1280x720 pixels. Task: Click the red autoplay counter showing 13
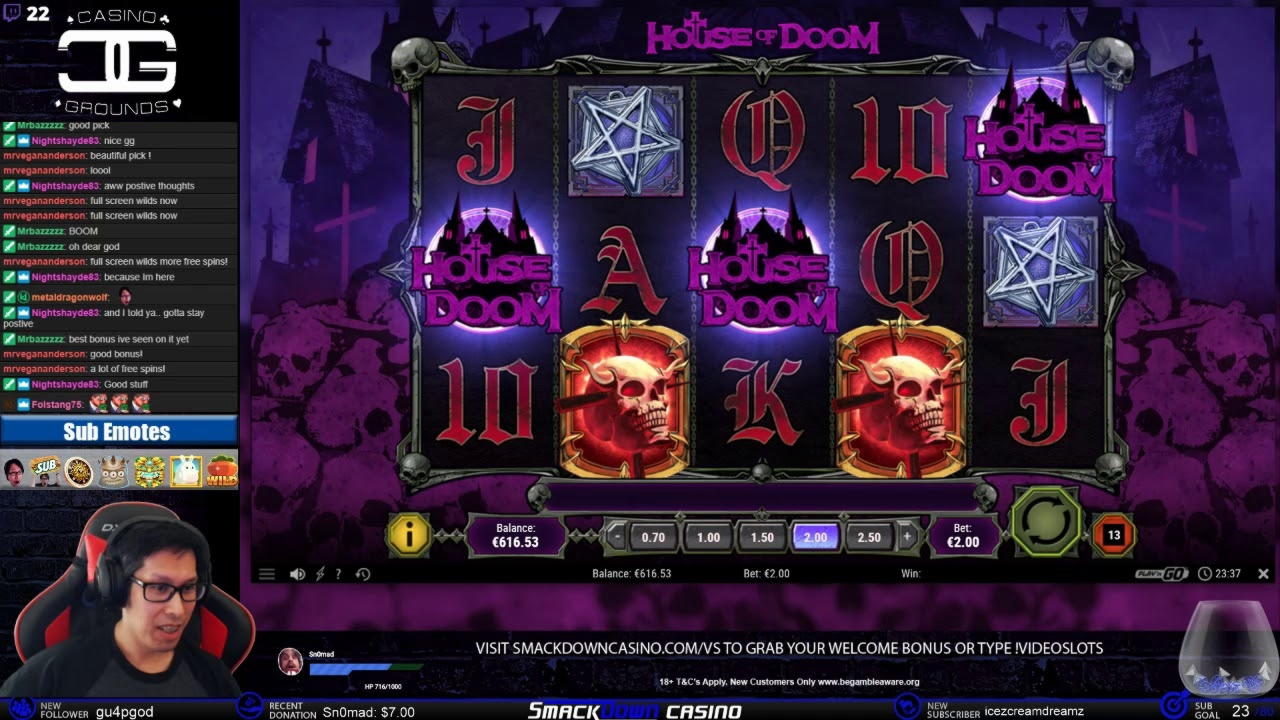point(1113,535)
